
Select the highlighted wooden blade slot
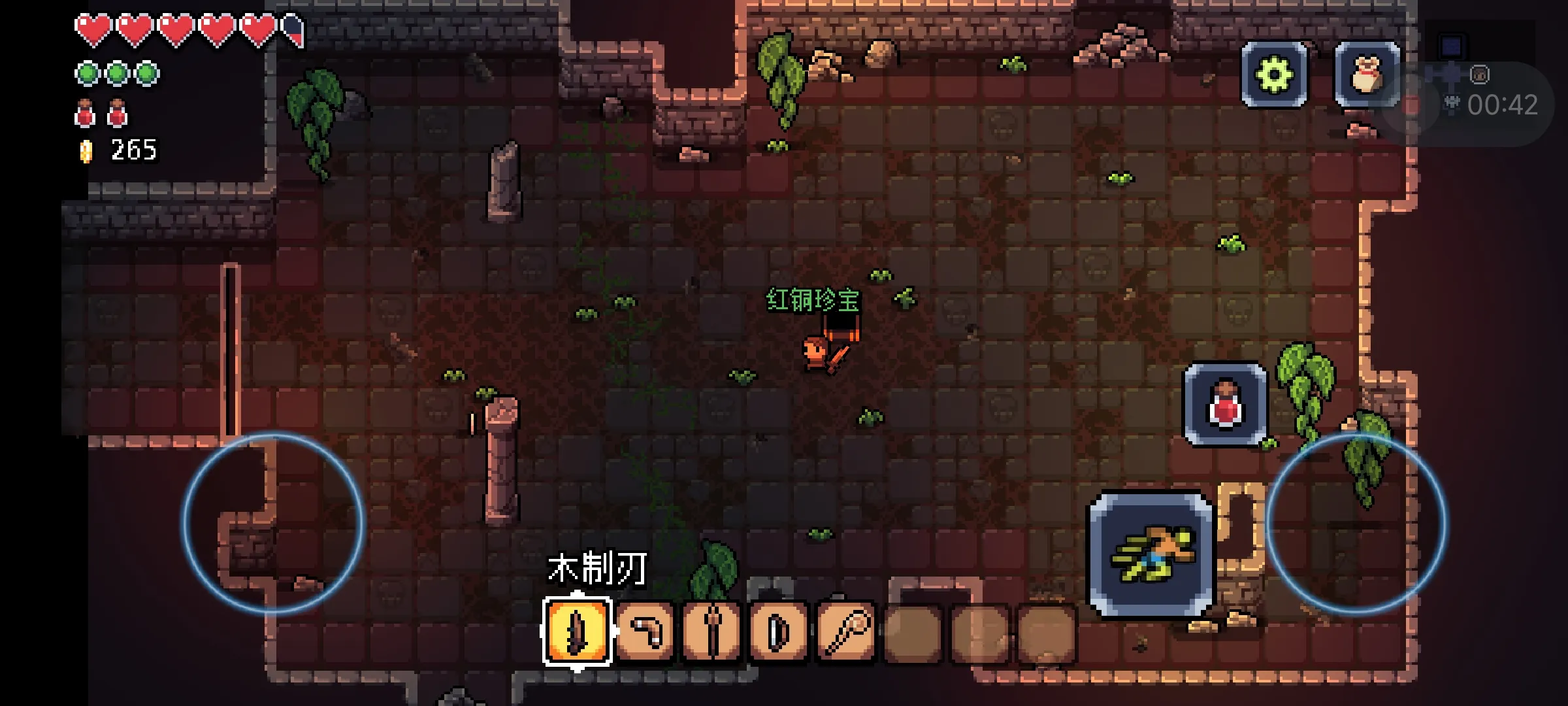pyautogui.click(x=578, y=631)
